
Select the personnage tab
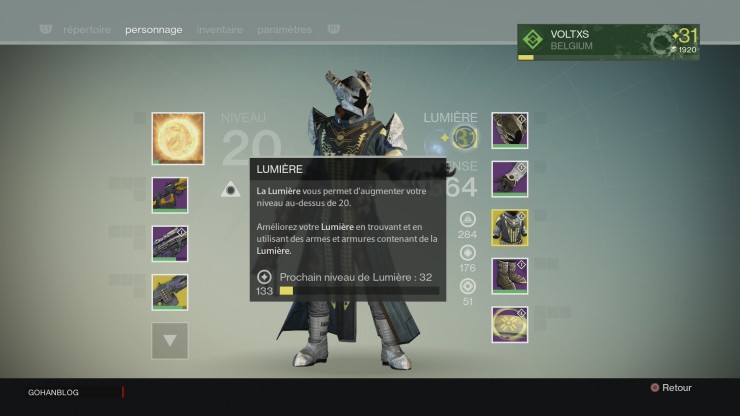154,30
